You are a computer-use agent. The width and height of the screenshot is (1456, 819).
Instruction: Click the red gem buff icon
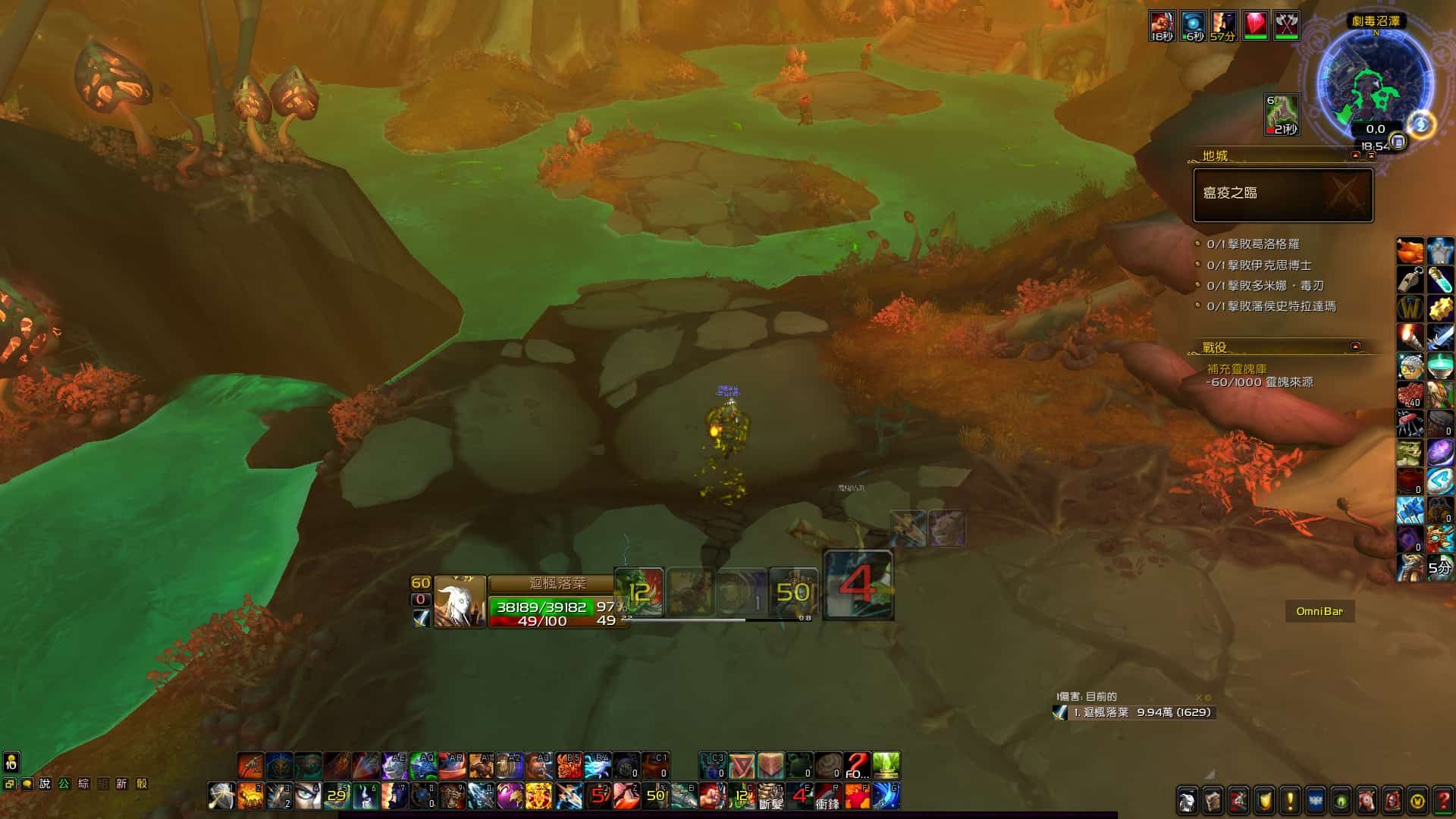1255,26
